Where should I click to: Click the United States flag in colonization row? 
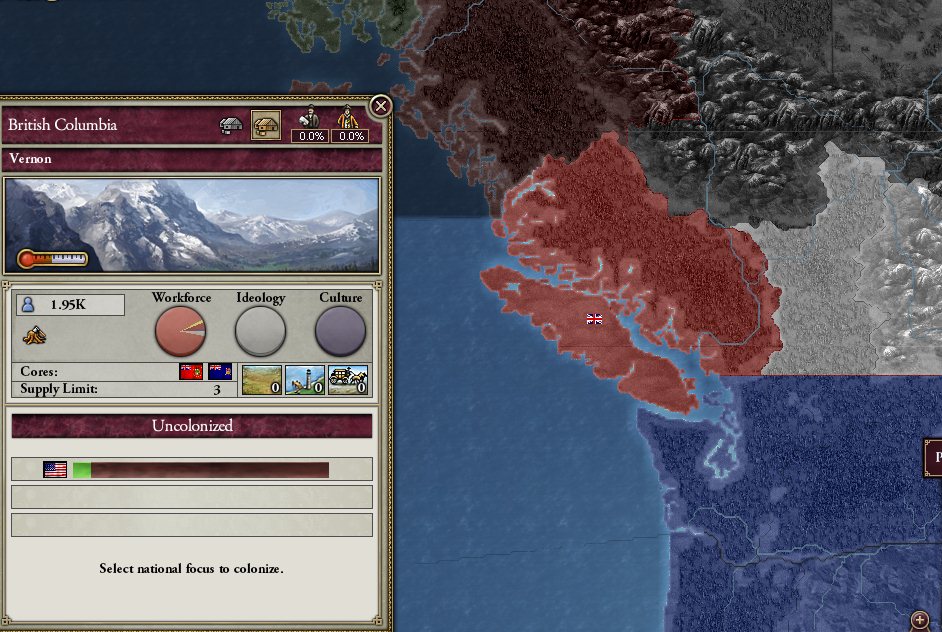pyautogui.click(x=55, y=469)
